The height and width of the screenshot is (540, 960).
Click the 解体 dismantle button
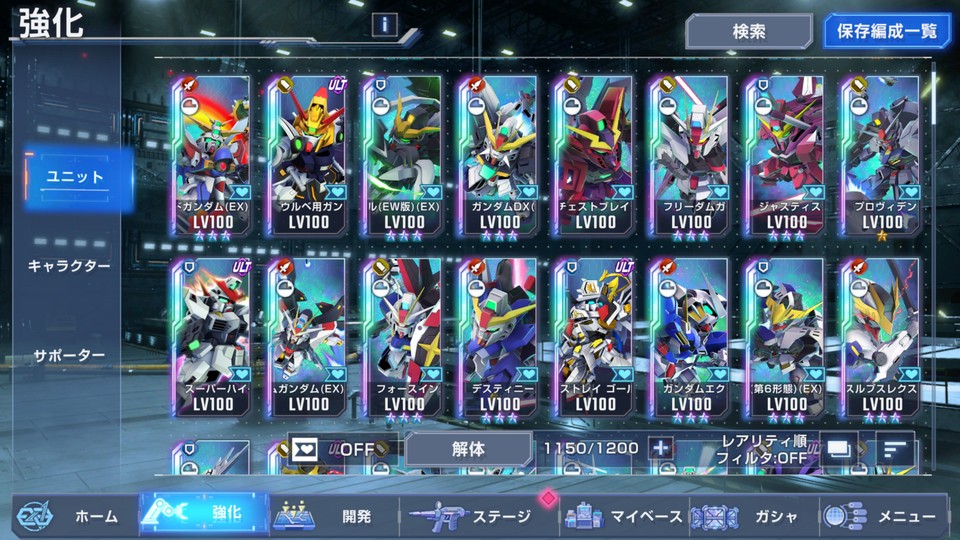pos(468,449)
